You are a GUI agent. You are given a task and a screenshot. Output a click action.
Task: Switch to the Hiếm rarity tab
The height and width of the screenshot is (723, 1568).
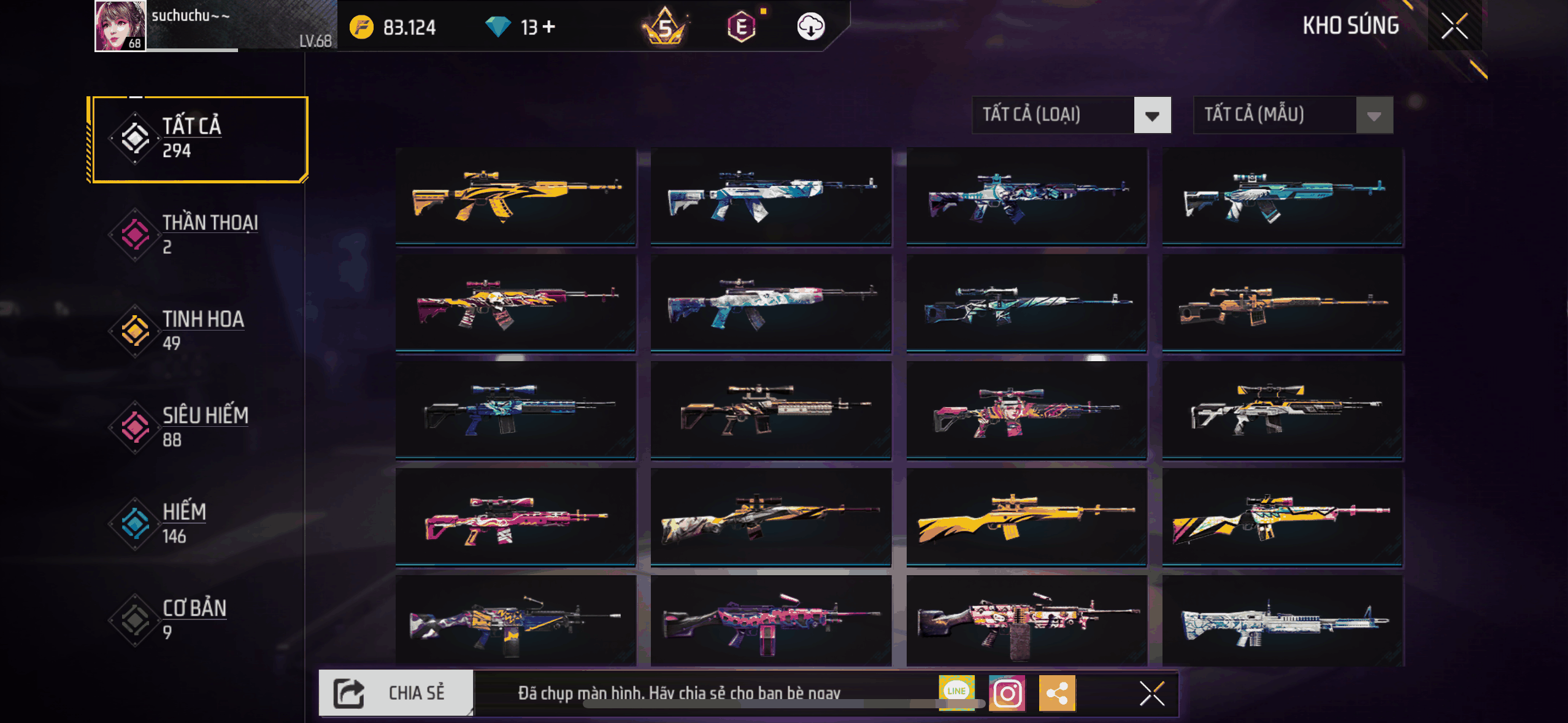[x=198, y=523]
